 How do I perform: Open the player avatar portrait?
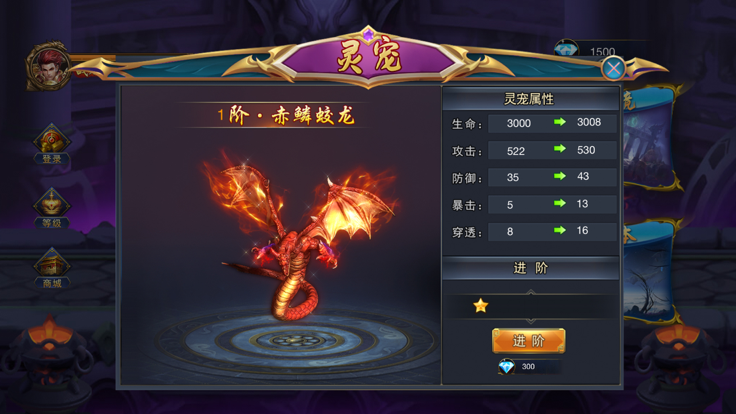point(47,65)
